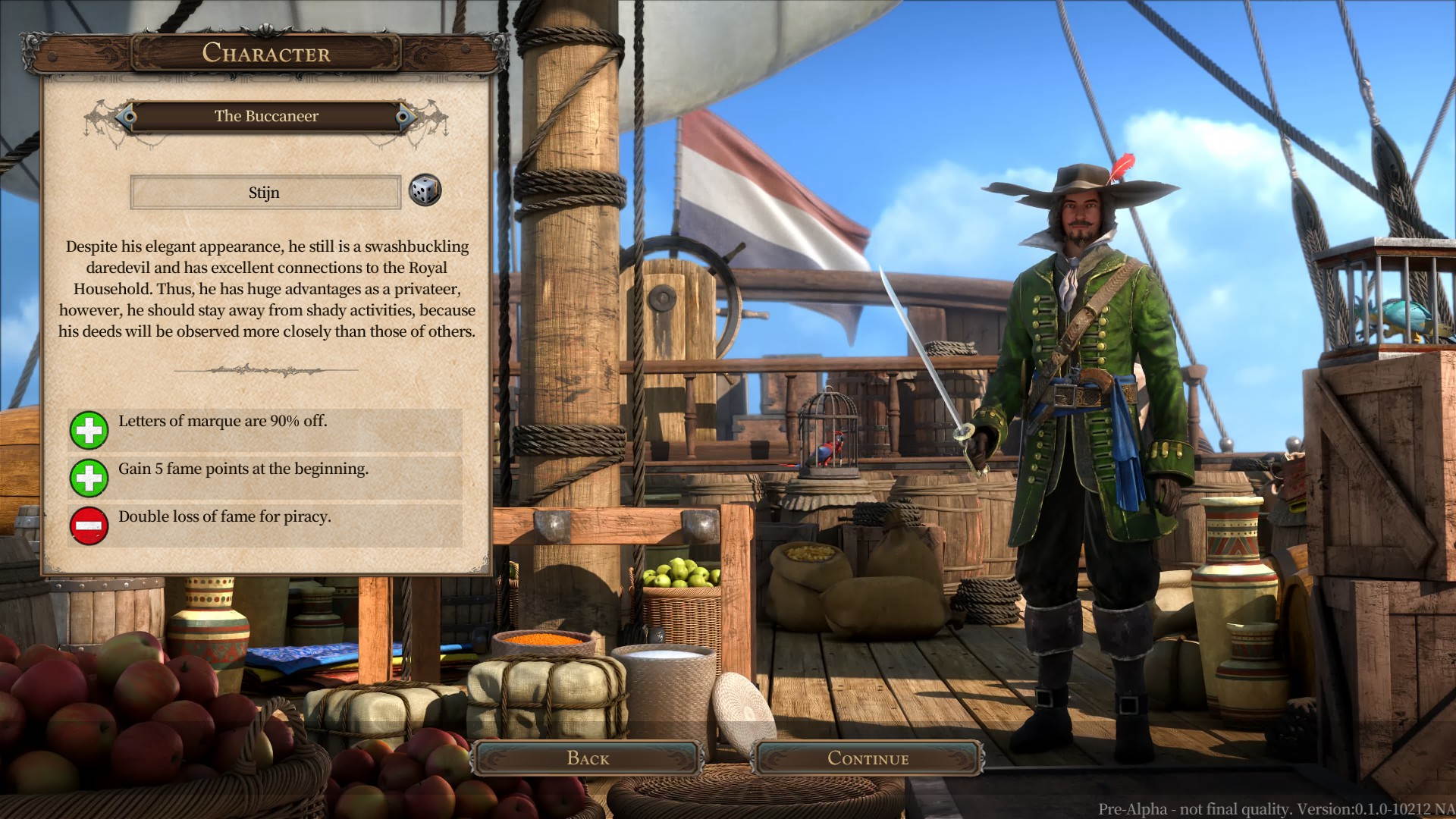Click the Back button
Viewport: 1456px width, 819px height.
pos(590,758)
